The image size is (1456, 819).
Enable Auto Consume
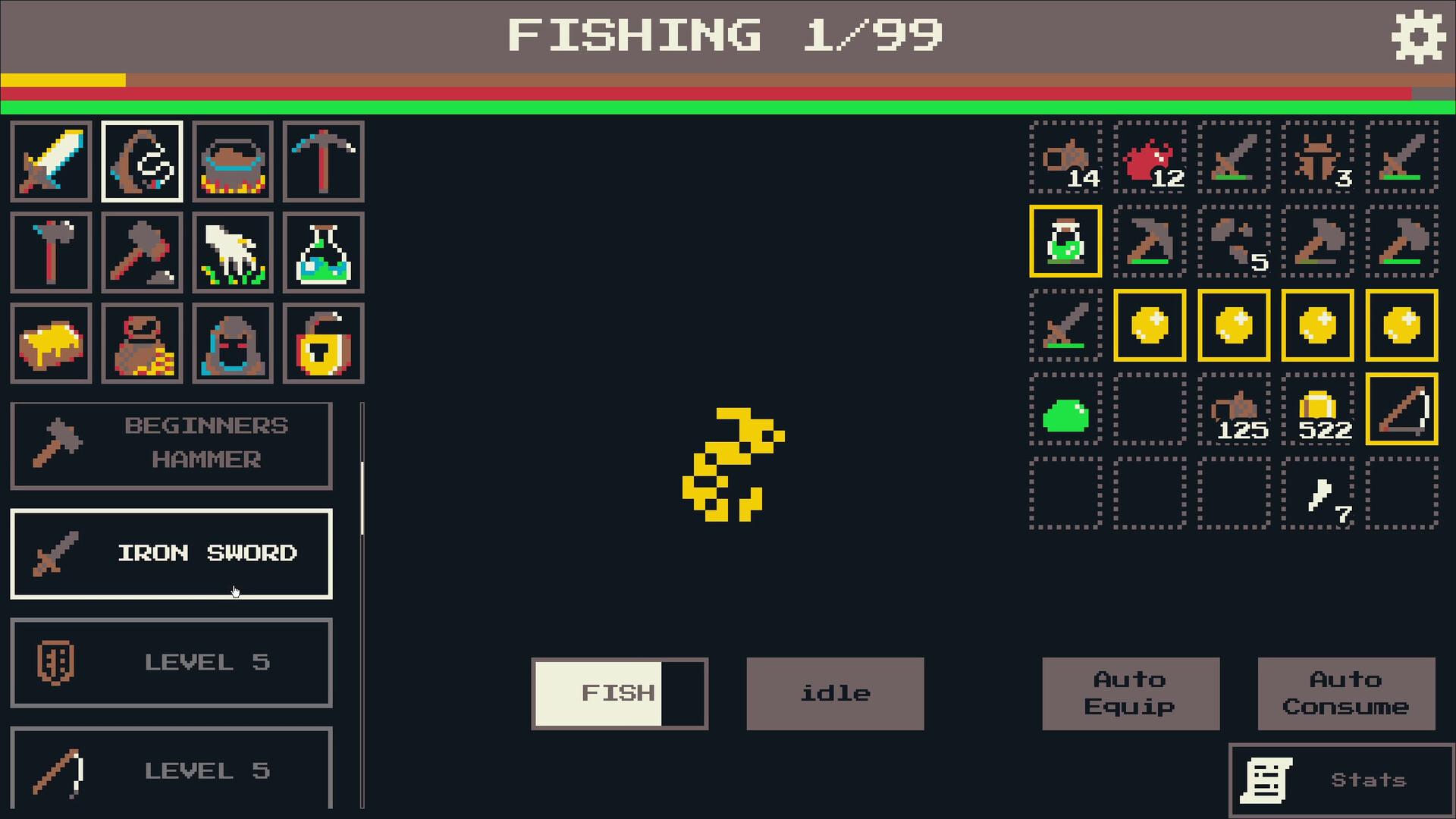click(1346, 692)
